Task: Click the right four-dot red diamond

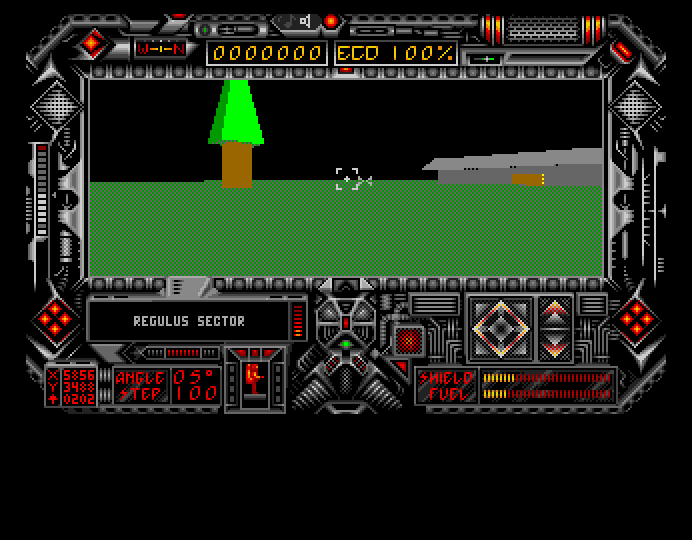Action: [636, 320]
